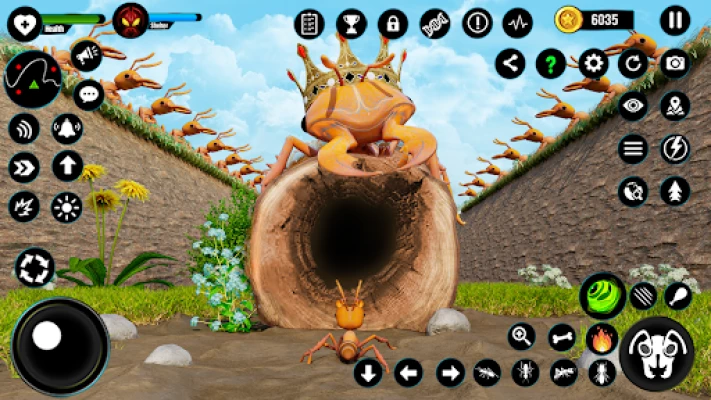Viewport: 711px width, 400px height.
Task: Pause the game
Action: [676, 20]
